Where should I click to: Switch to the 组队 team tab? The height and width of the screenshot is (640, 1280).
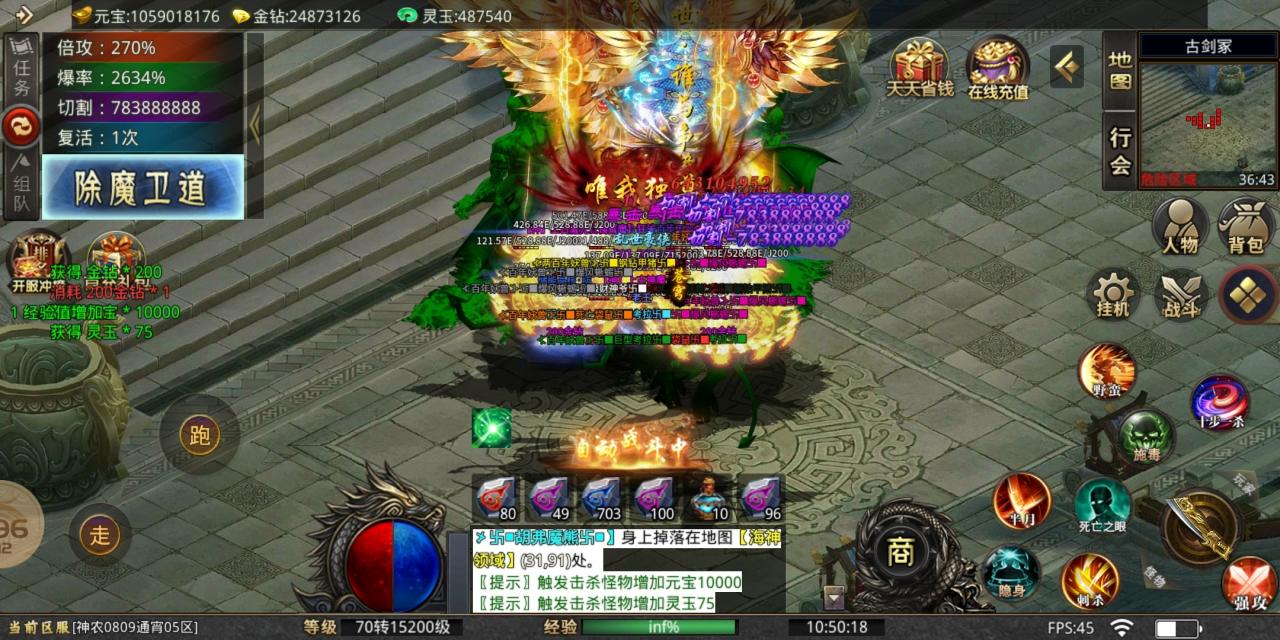(21, 187)
